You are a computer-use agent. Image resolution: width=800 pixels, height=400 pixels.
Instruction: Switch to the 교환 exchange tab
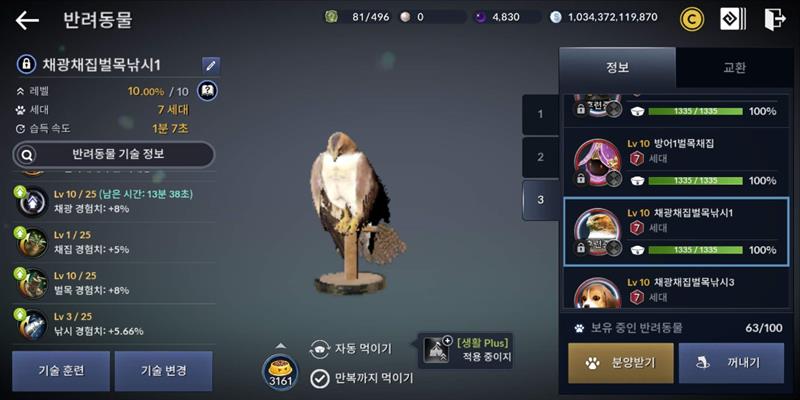[x=734, y=68]
